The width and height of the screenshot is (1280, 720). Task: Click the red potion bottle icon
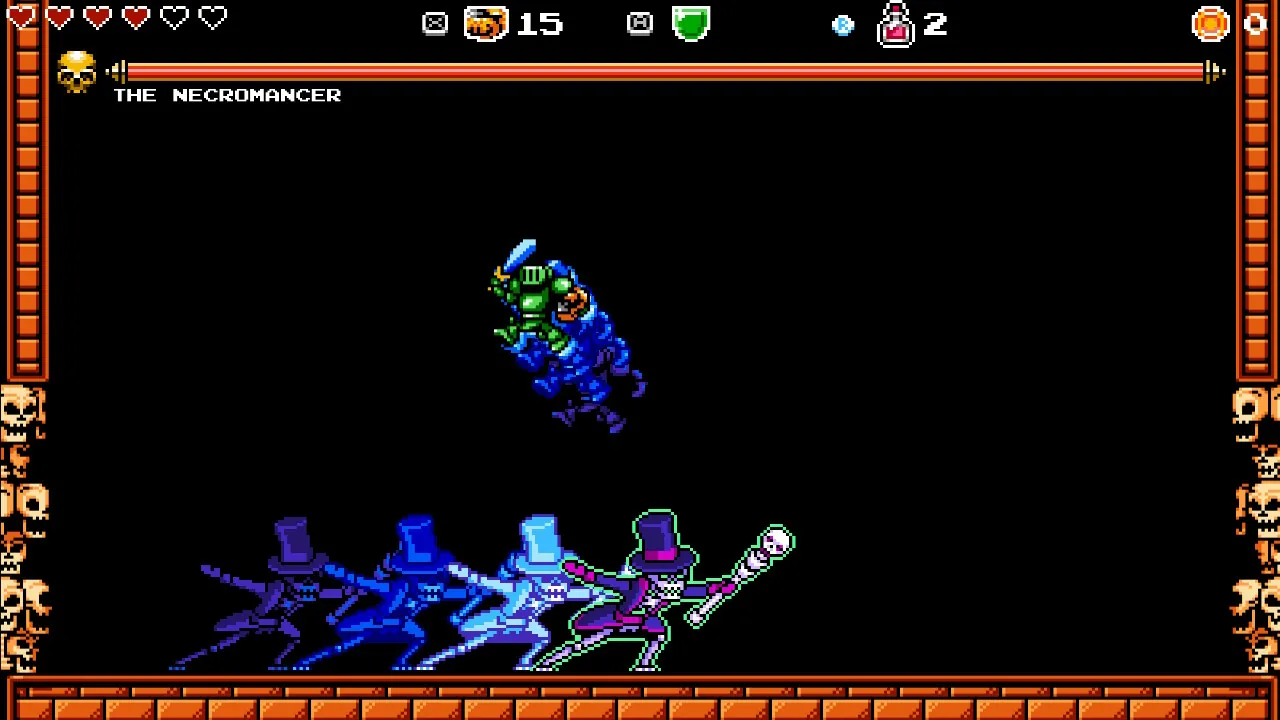pyautogui.click(x=896, y=25)
